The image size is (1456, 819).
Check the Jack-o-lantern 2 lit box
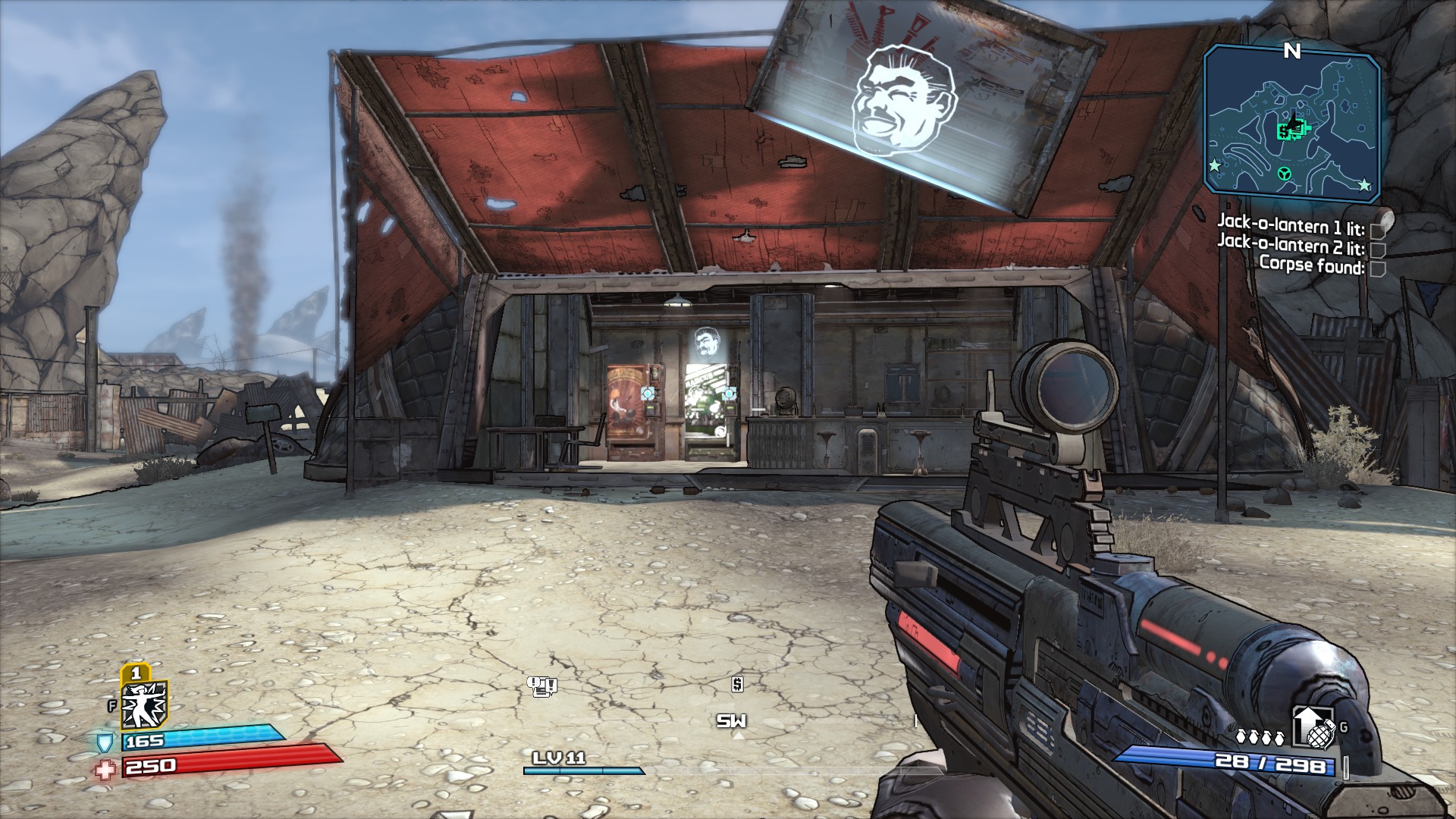point(1378,252)
